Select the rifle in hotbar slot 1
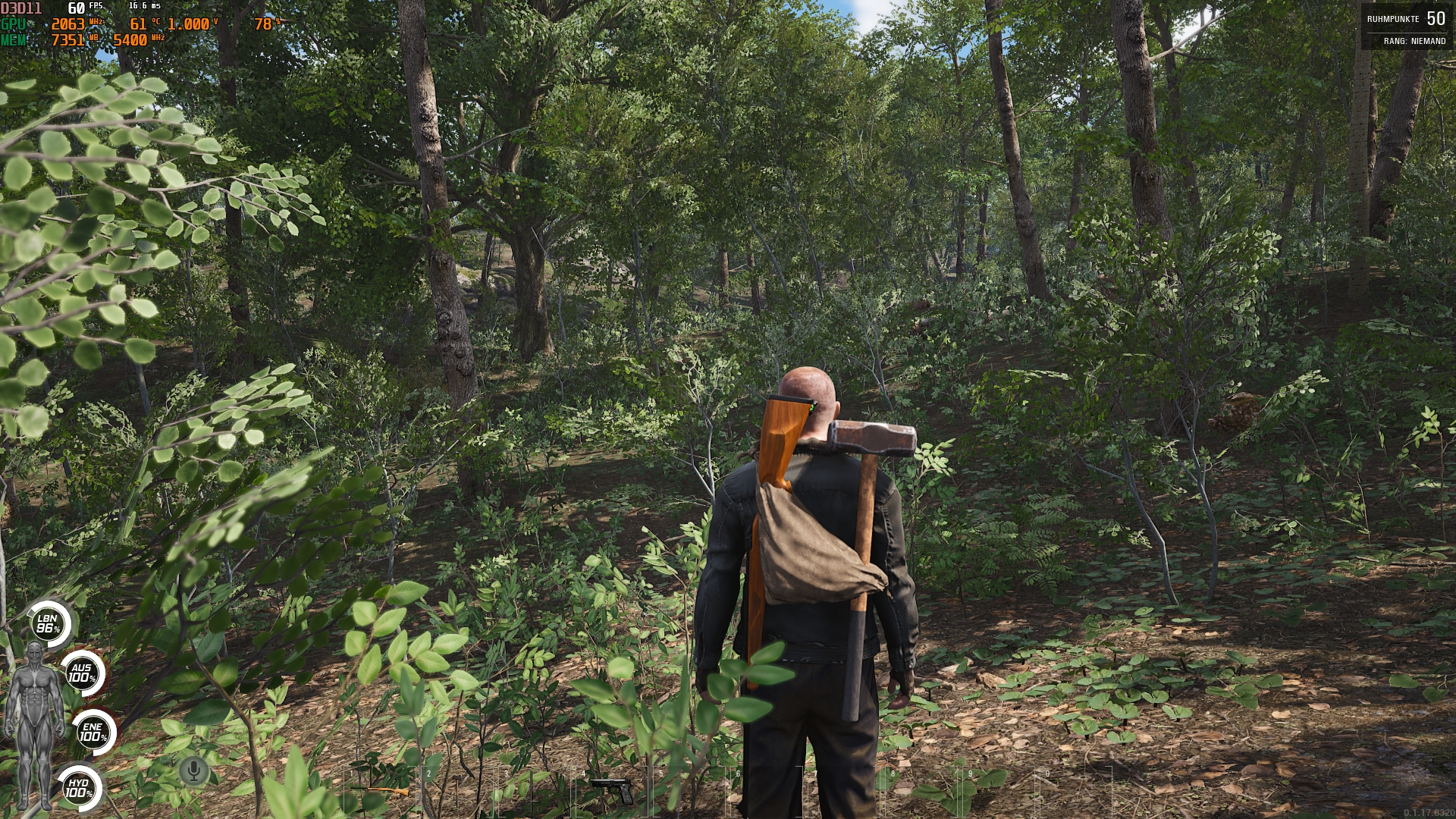 coord(379,789)
